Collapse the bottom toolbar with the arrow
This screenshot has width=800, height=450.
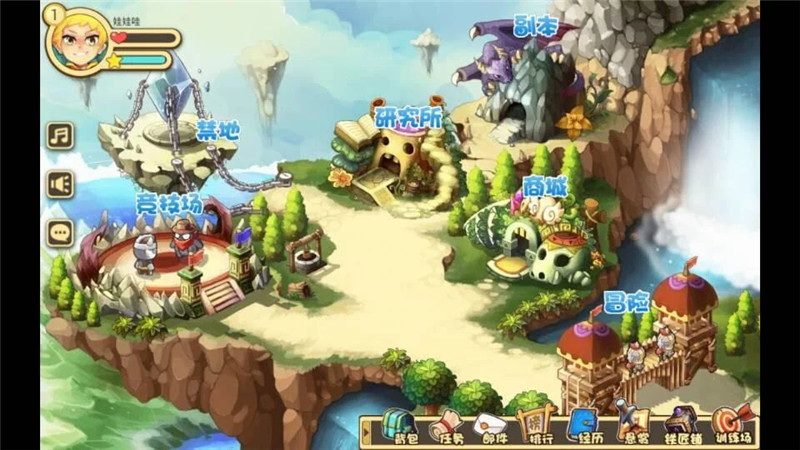pos(368,430)
